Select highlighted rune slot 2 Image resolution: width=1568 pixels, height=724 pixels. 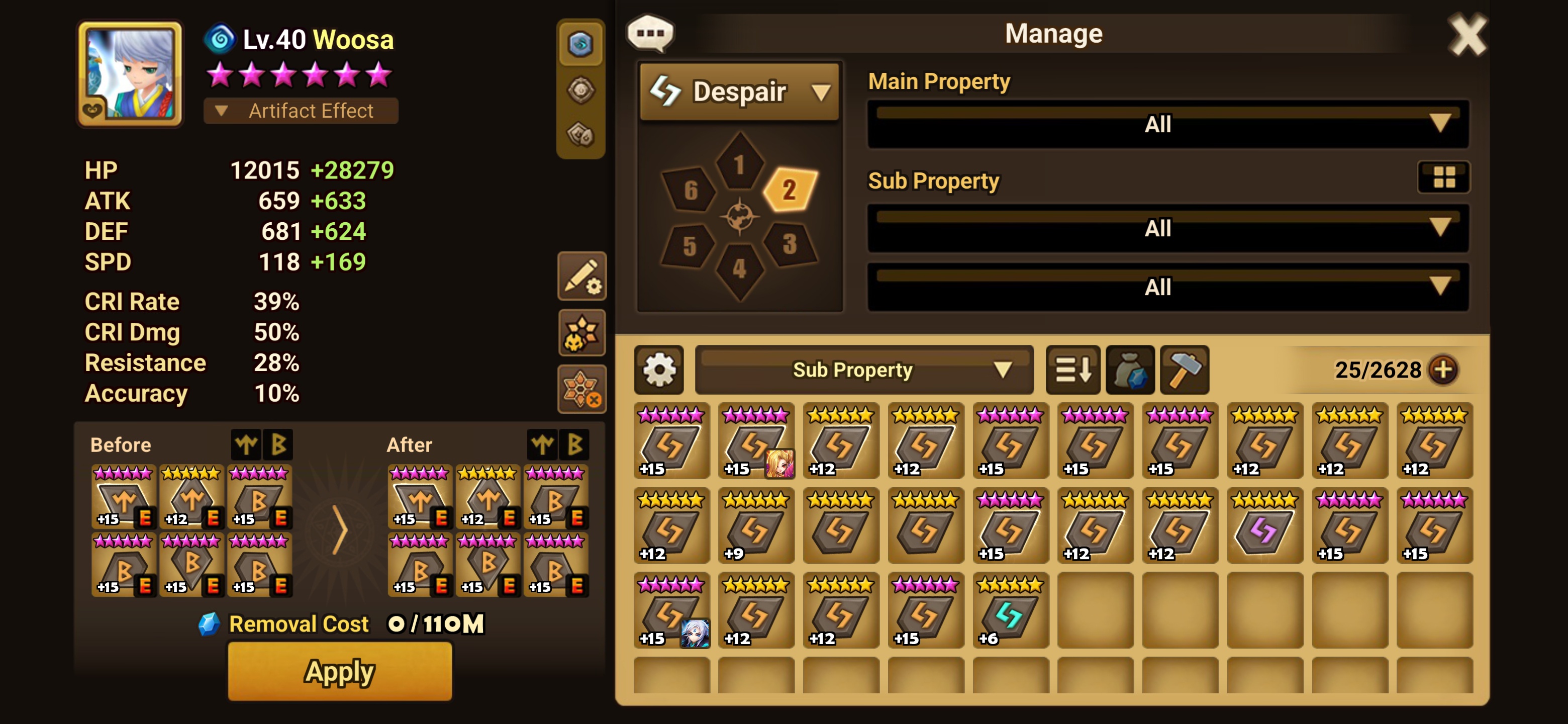tap(790, 190)
